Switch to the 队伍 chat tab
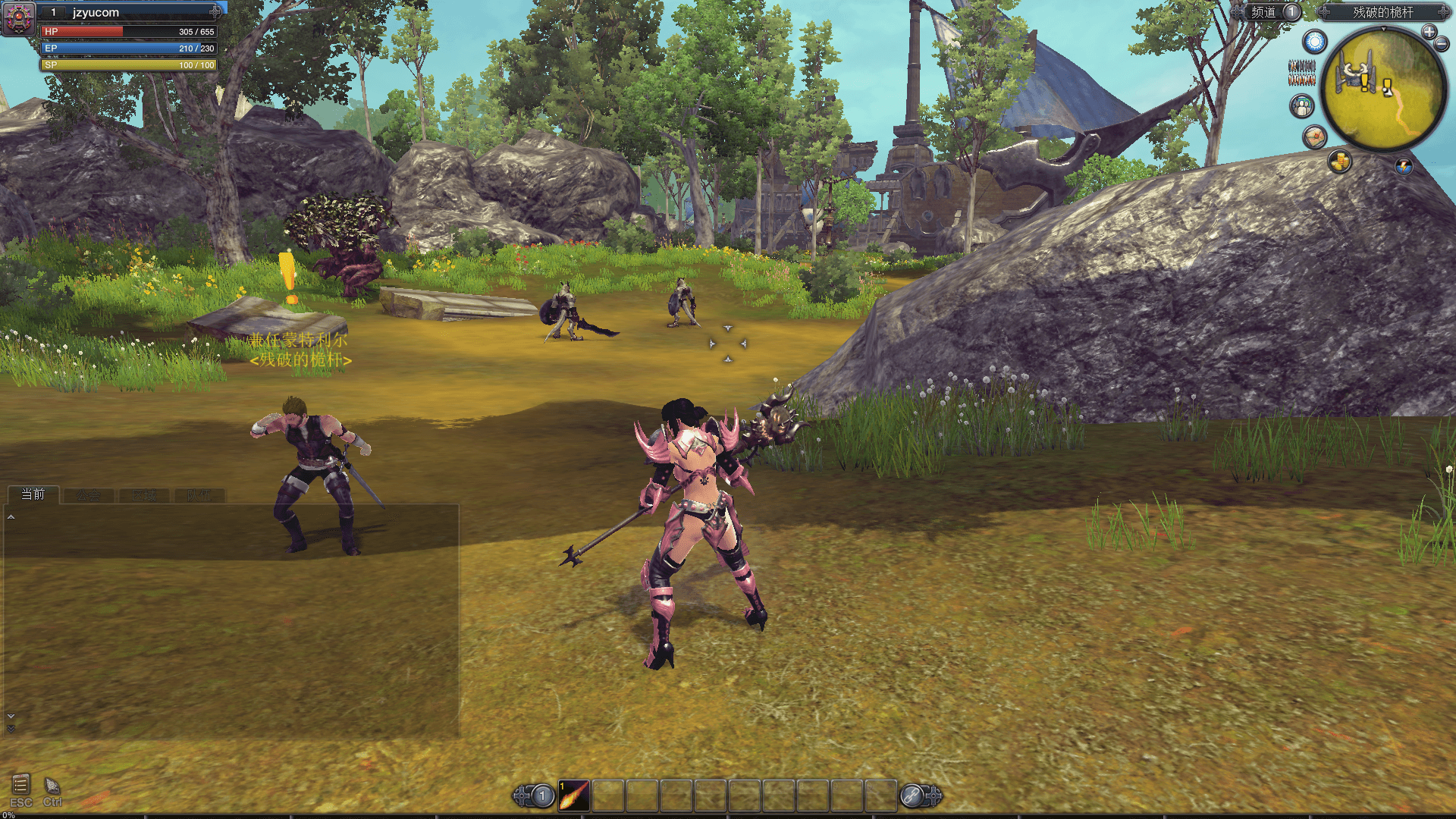The image size is (1456, 819). pyautogui.click(x=199, y=495)
